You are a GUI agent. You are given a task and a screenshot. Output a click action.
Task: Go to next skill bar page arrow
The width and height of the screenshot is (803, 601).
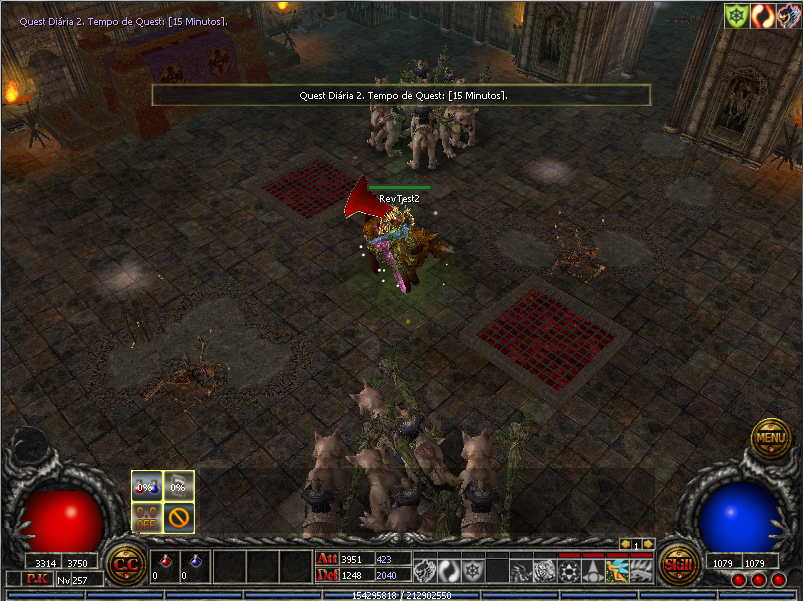click(x=648, y=544)
